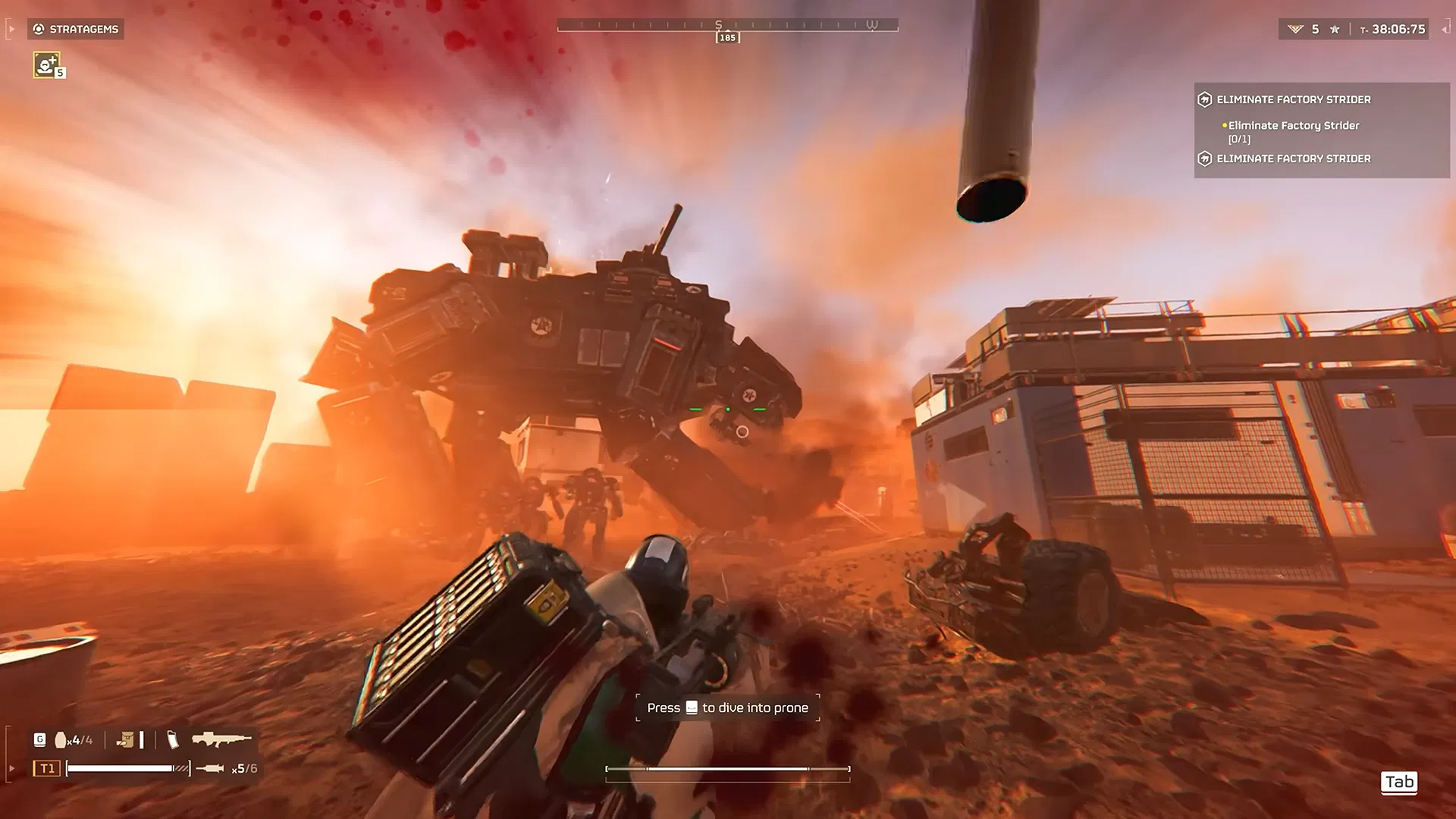This screenshot has width=1456, height=819.
Task: Click the requisition chevron icon near the timer
Action: (x=1296, y=29)
